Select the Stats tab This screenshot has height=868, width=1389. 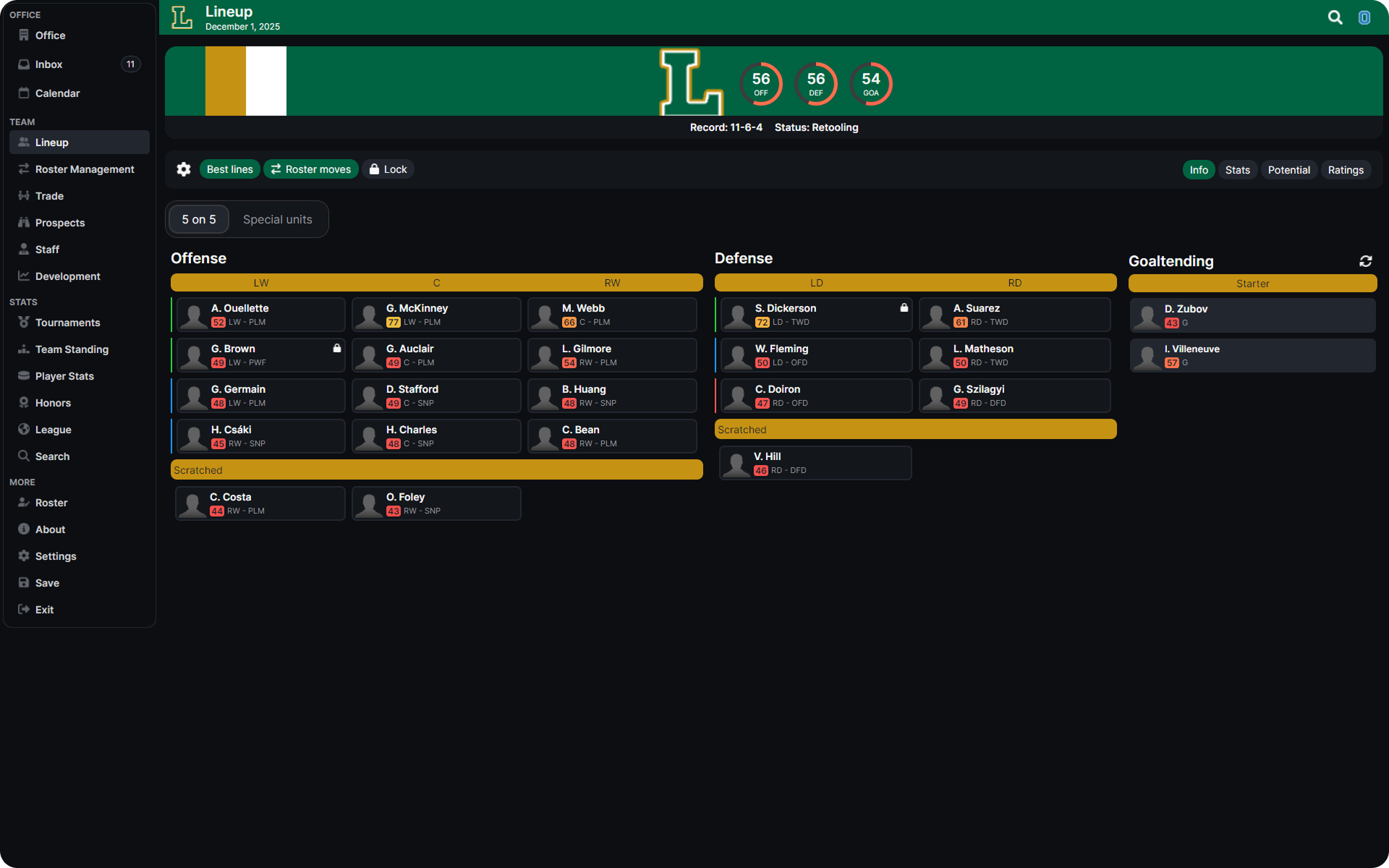[x=1237, y=169]
